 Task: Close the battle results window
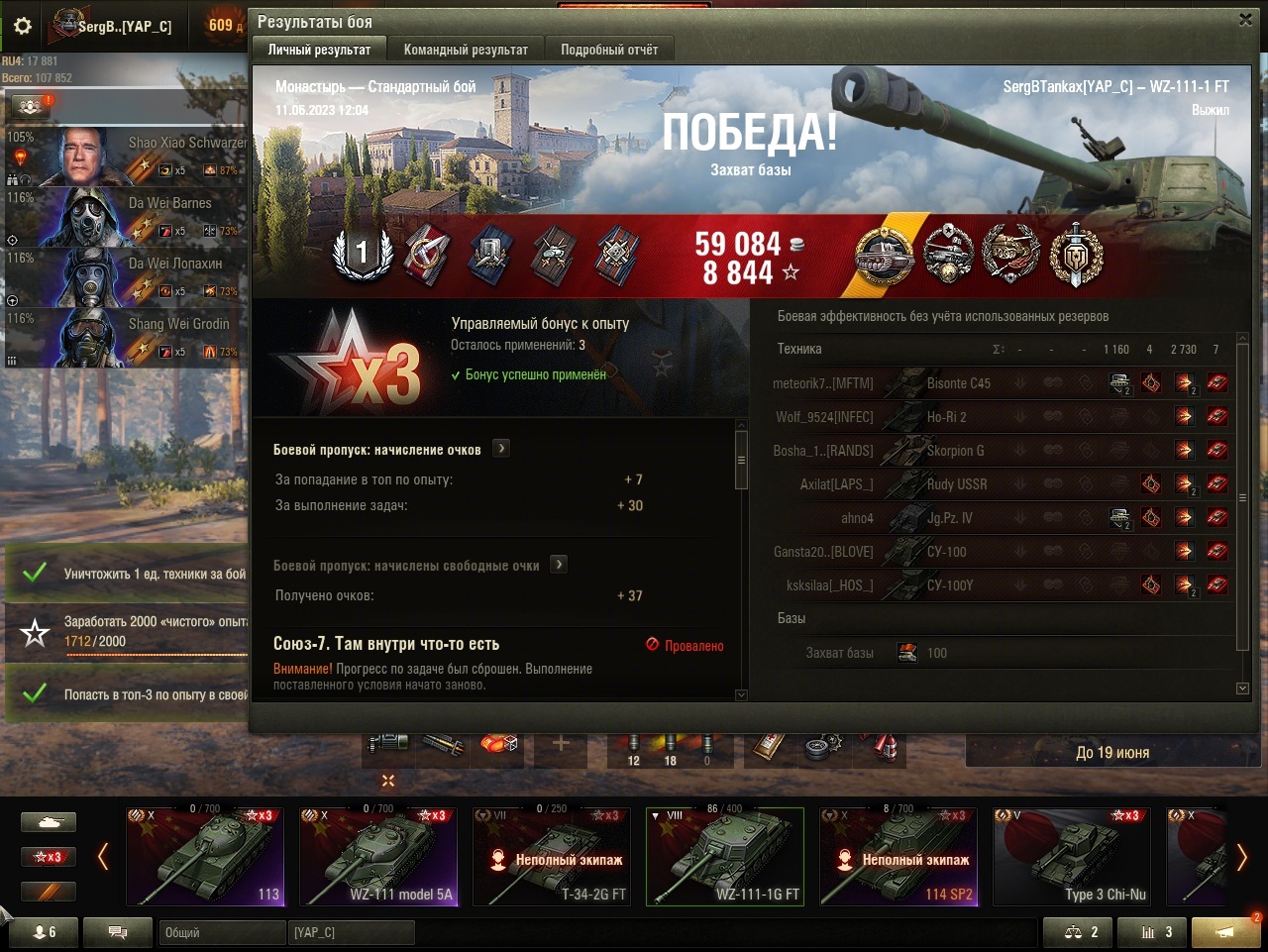(x=1245, y=19)
